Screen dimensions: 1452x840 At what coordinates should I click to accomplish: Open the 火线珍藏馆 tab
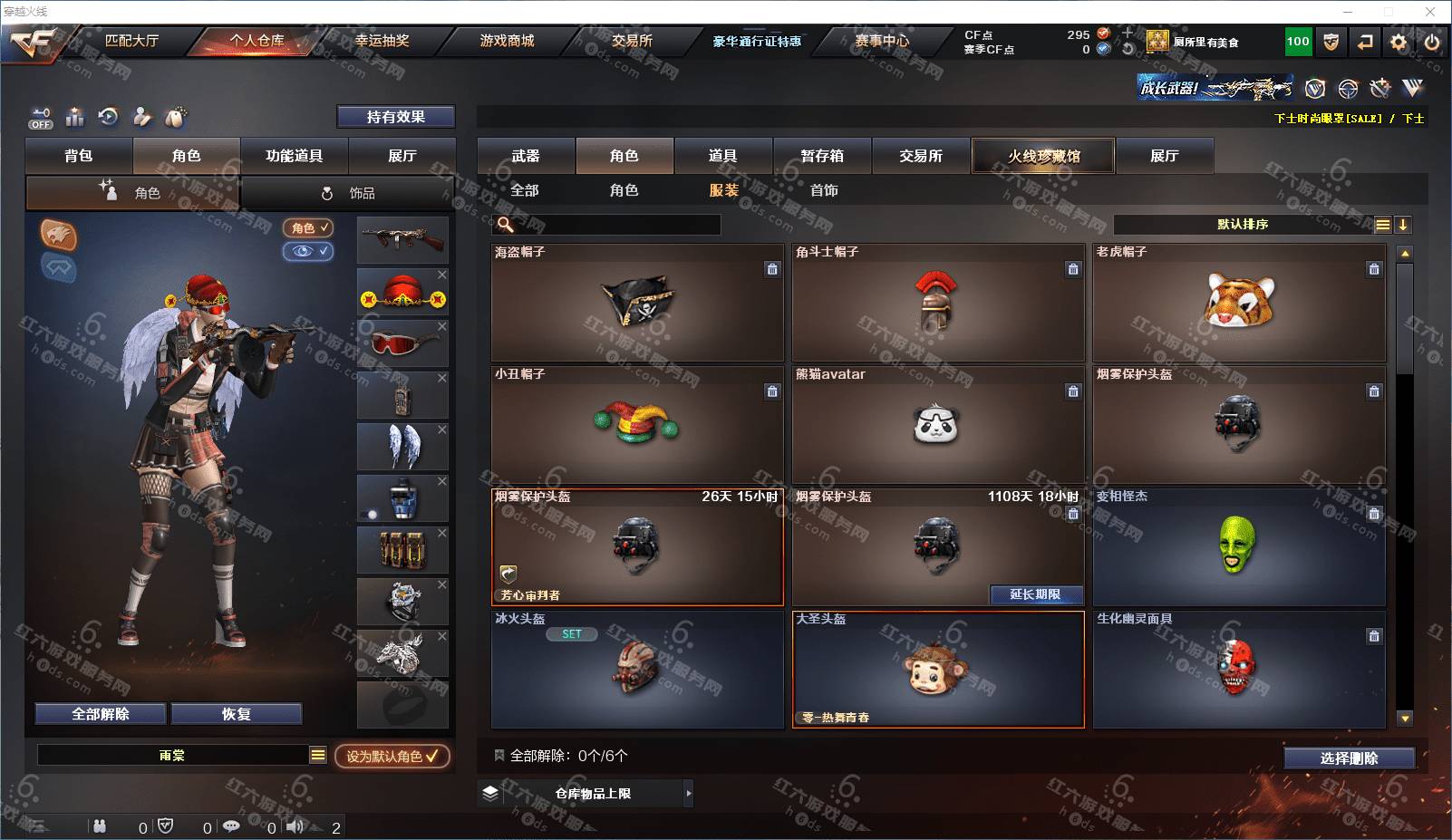point(1043,156)
